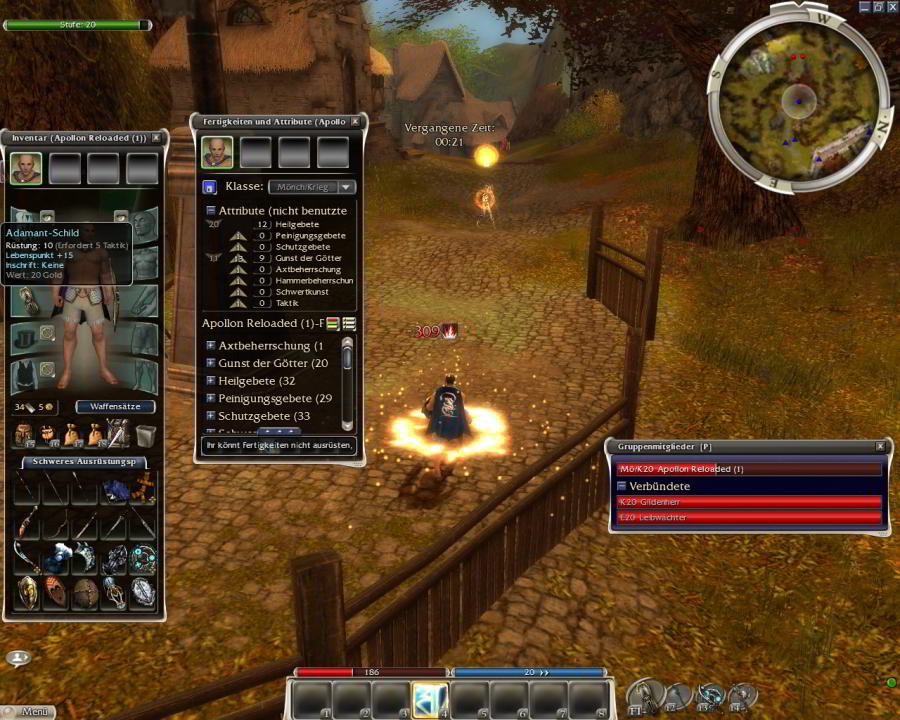Viewport: 900px width, 720px height.
Task: Expand the Axtbeherrschung skill category
Action: pyautogui.click(x=211, y=346)
